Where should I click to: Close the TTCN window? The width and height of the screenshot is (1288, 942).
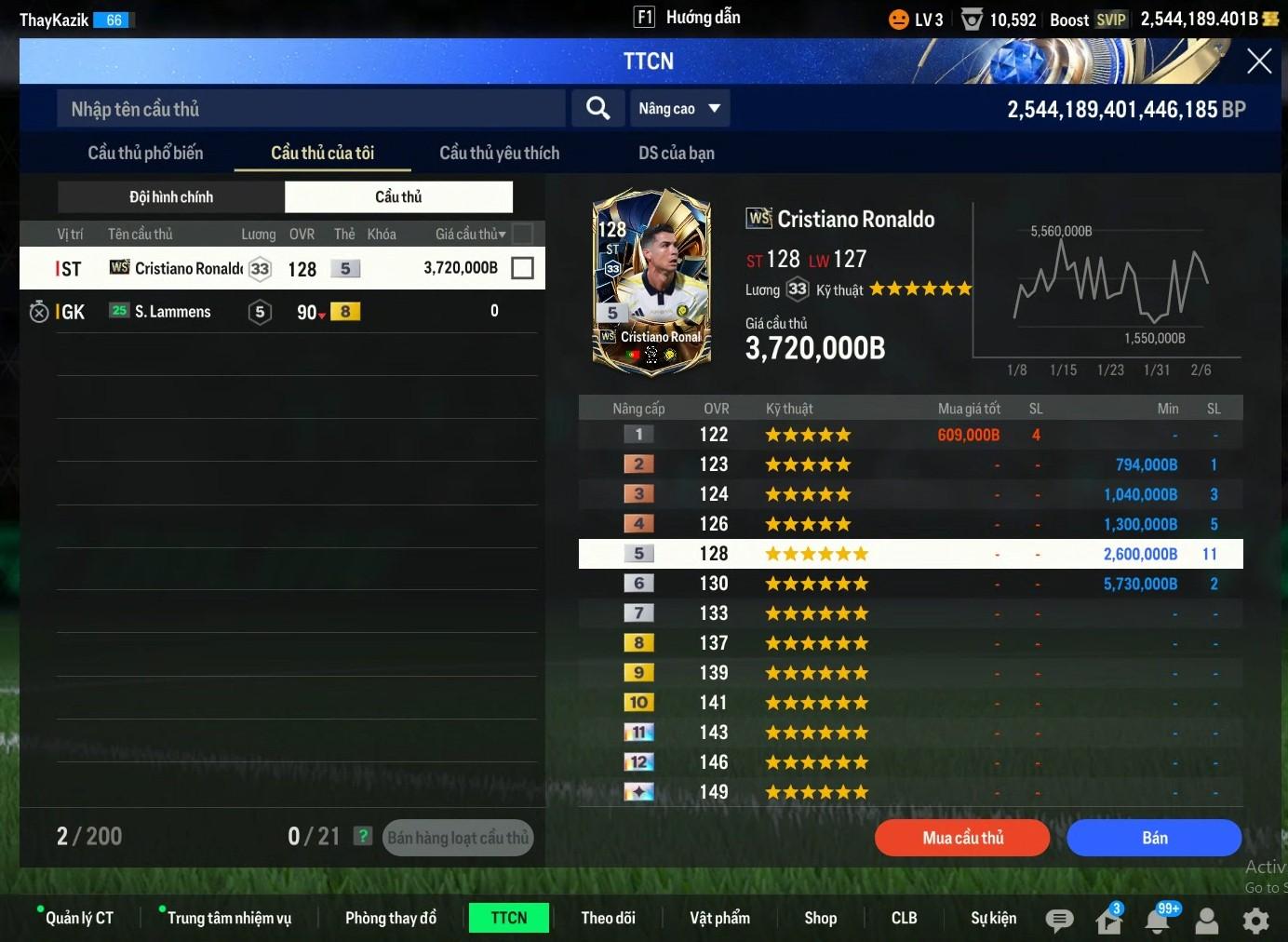[x=1258, y=61]
